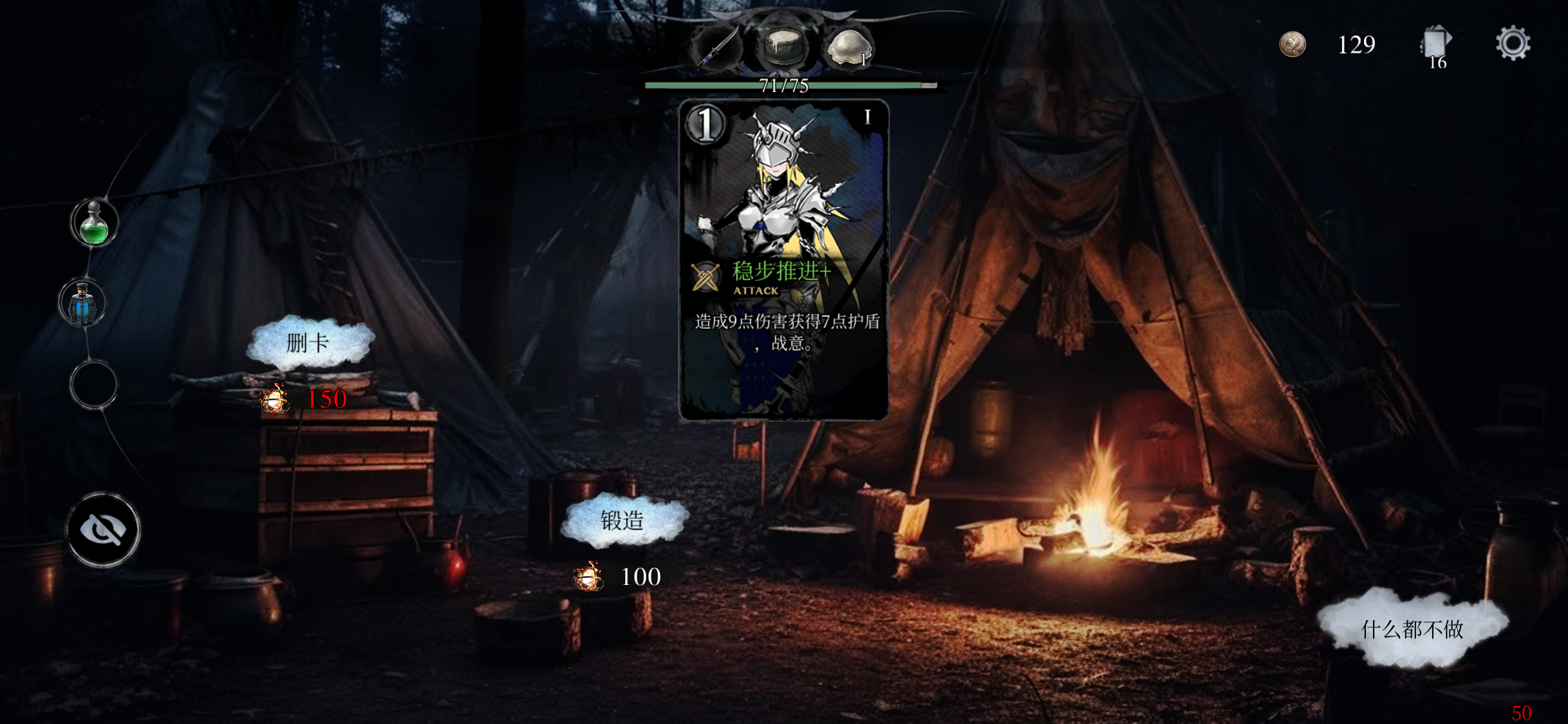1568x724 pixels.
Task: Choose the 删卡 remove card option
Action: (308, 342)
